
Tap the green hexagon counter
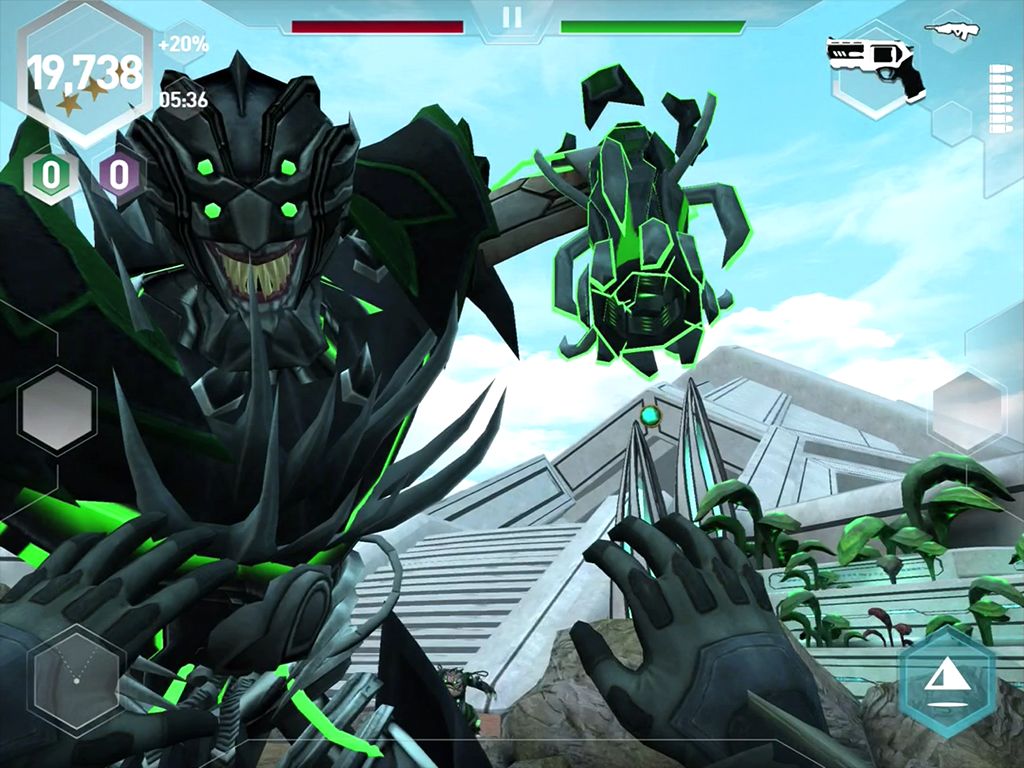pyautogui.click(x=50, y=175)
